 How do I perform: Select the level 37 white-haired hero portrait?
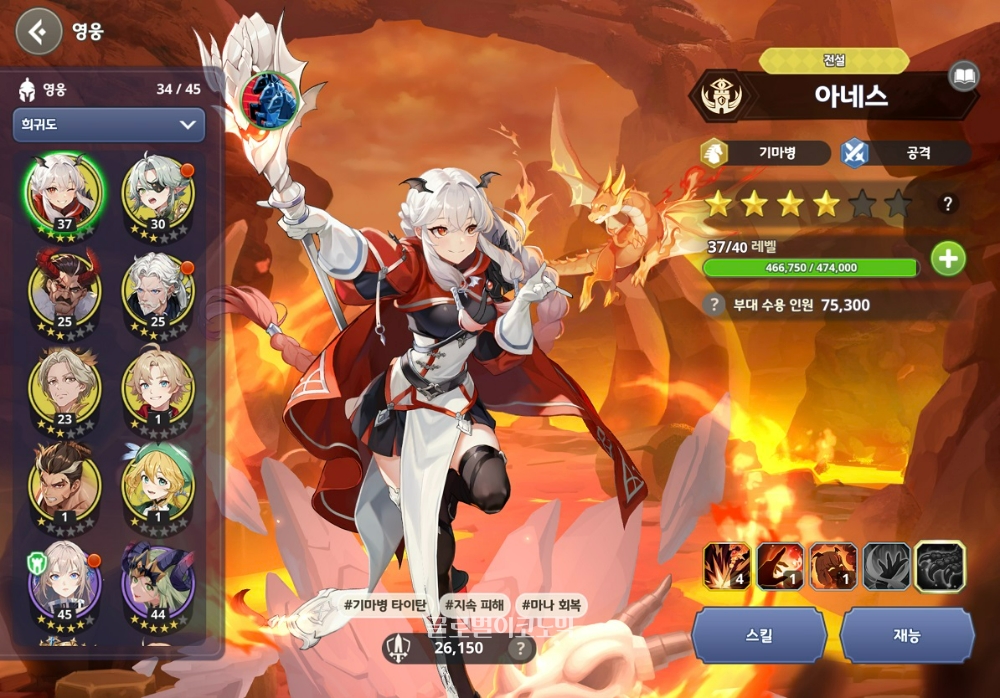[65, 190]
